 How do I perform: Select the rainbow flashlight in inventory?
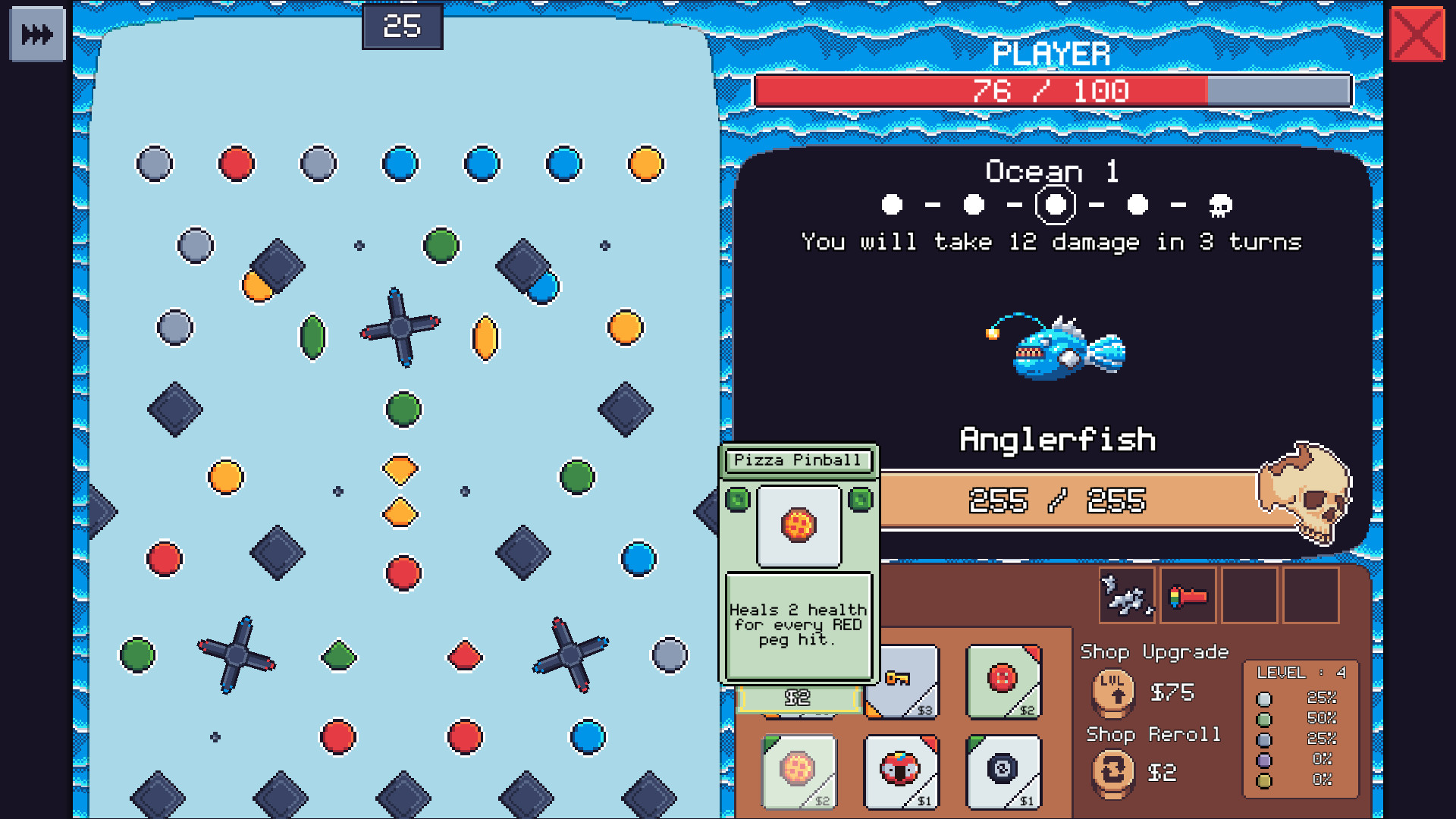pyautogui.click(x=1187, y=596)
